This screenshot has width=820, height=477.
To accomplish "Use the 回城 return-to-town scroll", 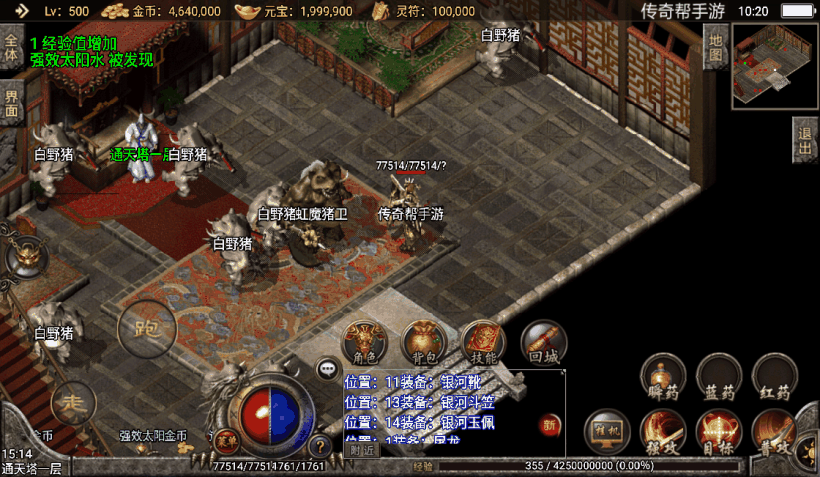I will click(x=543, y=343).
